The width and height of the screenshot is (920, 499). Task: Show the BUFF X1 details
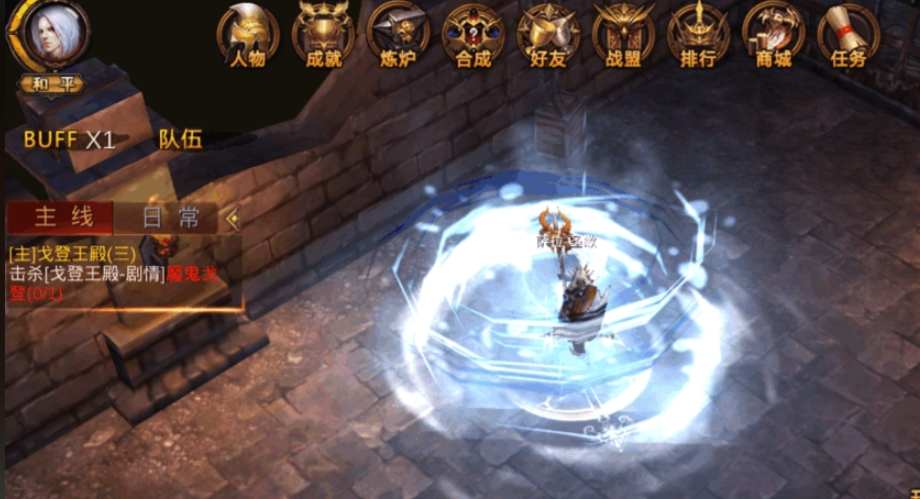click(69, 139)
